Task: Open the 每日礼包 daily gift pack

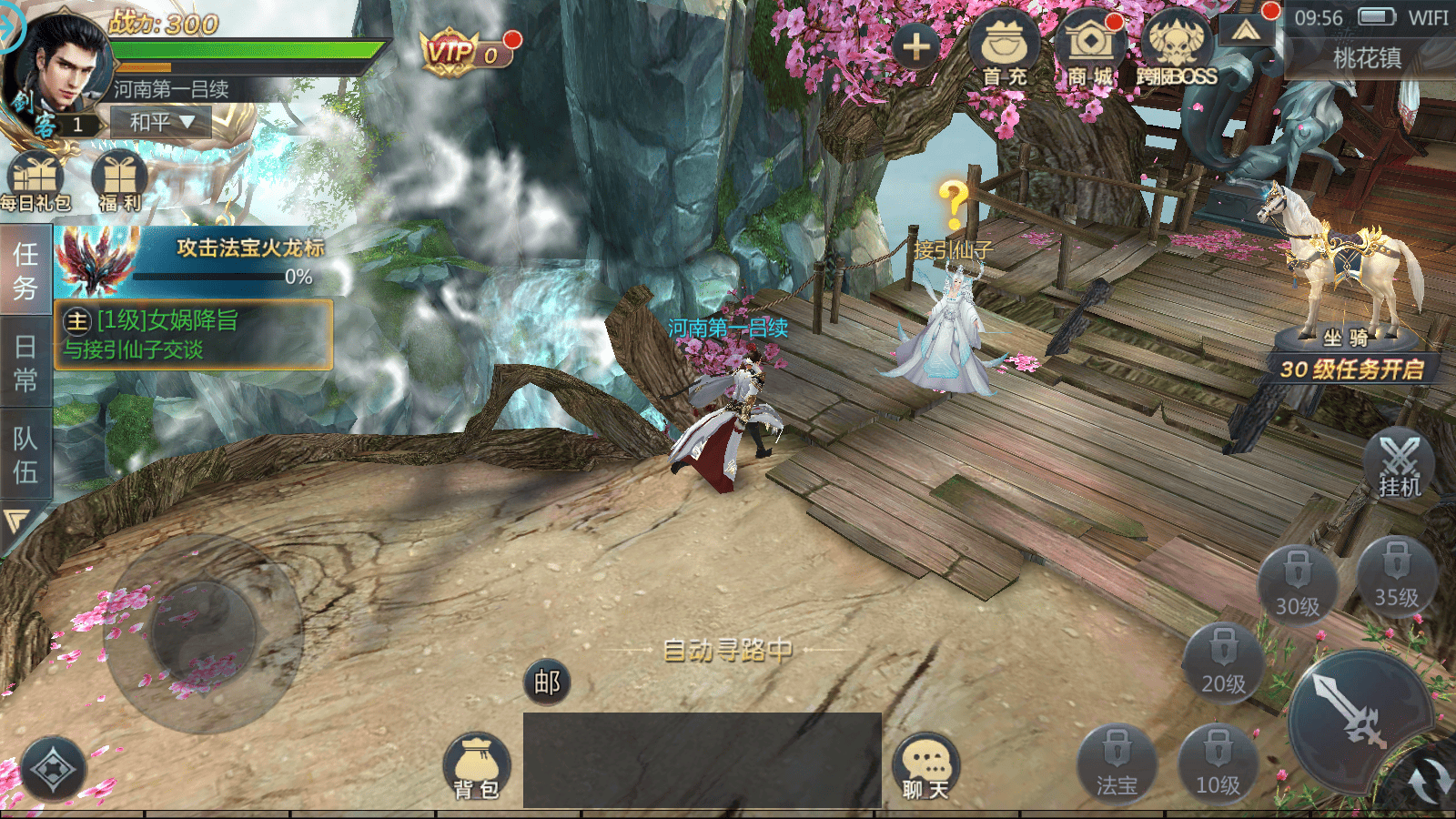Action: (x=35, y=182)
